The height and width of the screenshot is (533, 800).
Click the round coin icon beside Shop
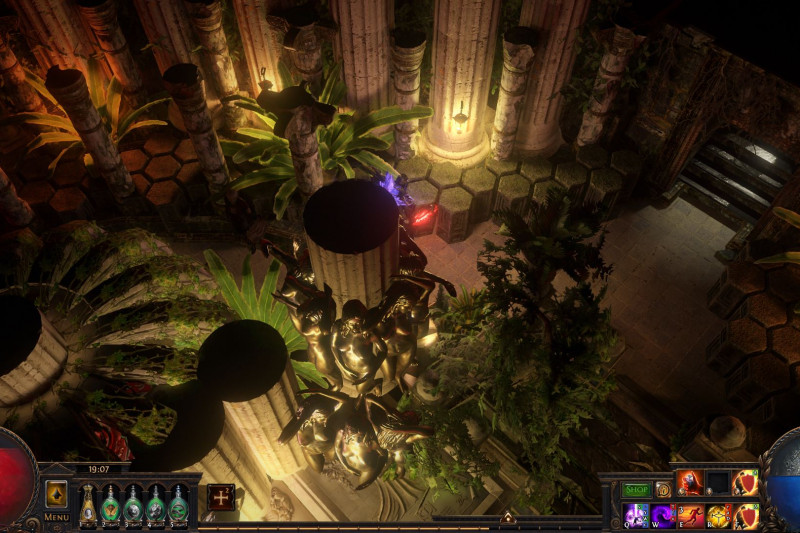click(663, 490)
